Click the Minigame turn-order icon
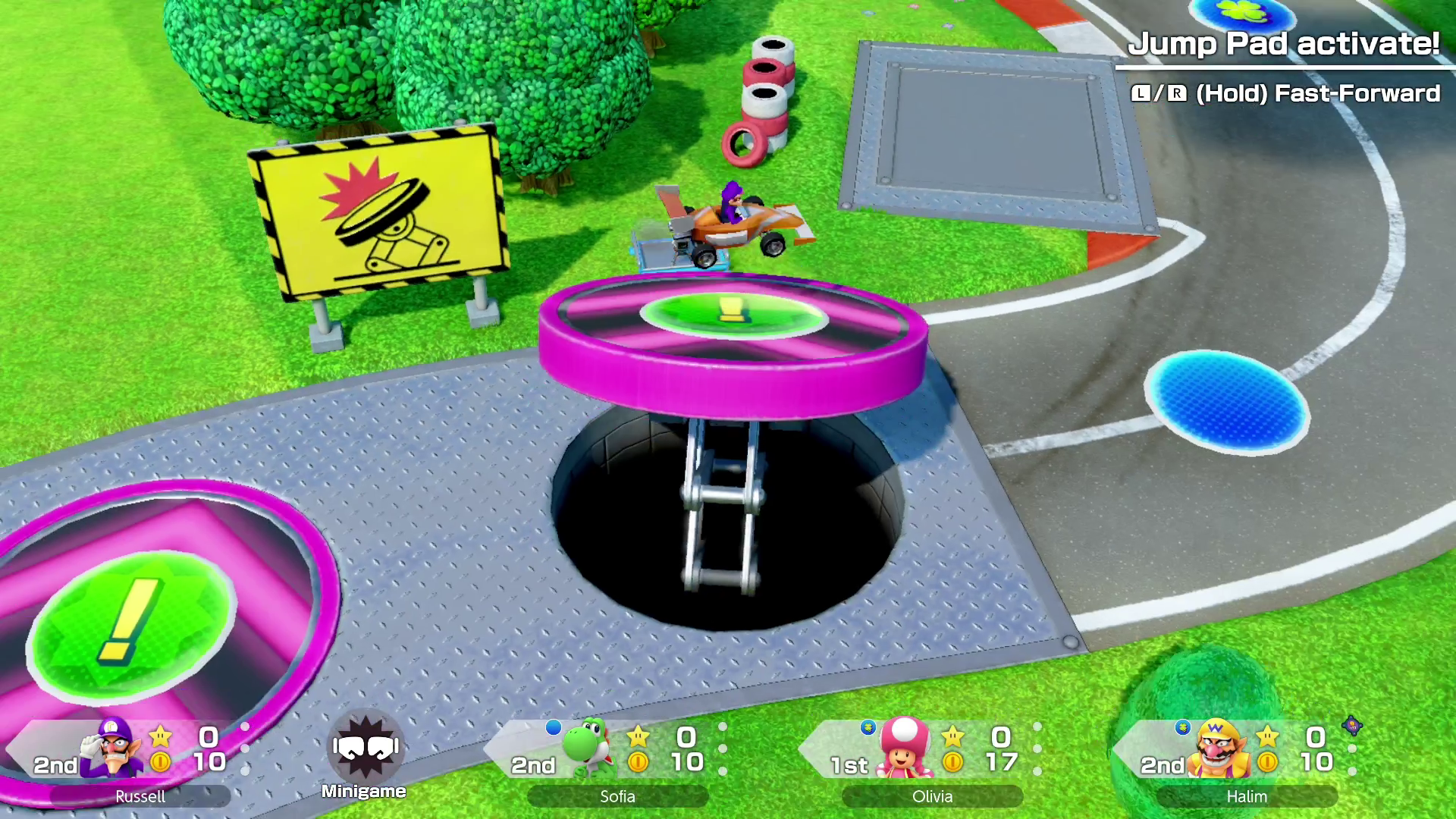This screenshot has width=1456, height=819. [365, 752]
